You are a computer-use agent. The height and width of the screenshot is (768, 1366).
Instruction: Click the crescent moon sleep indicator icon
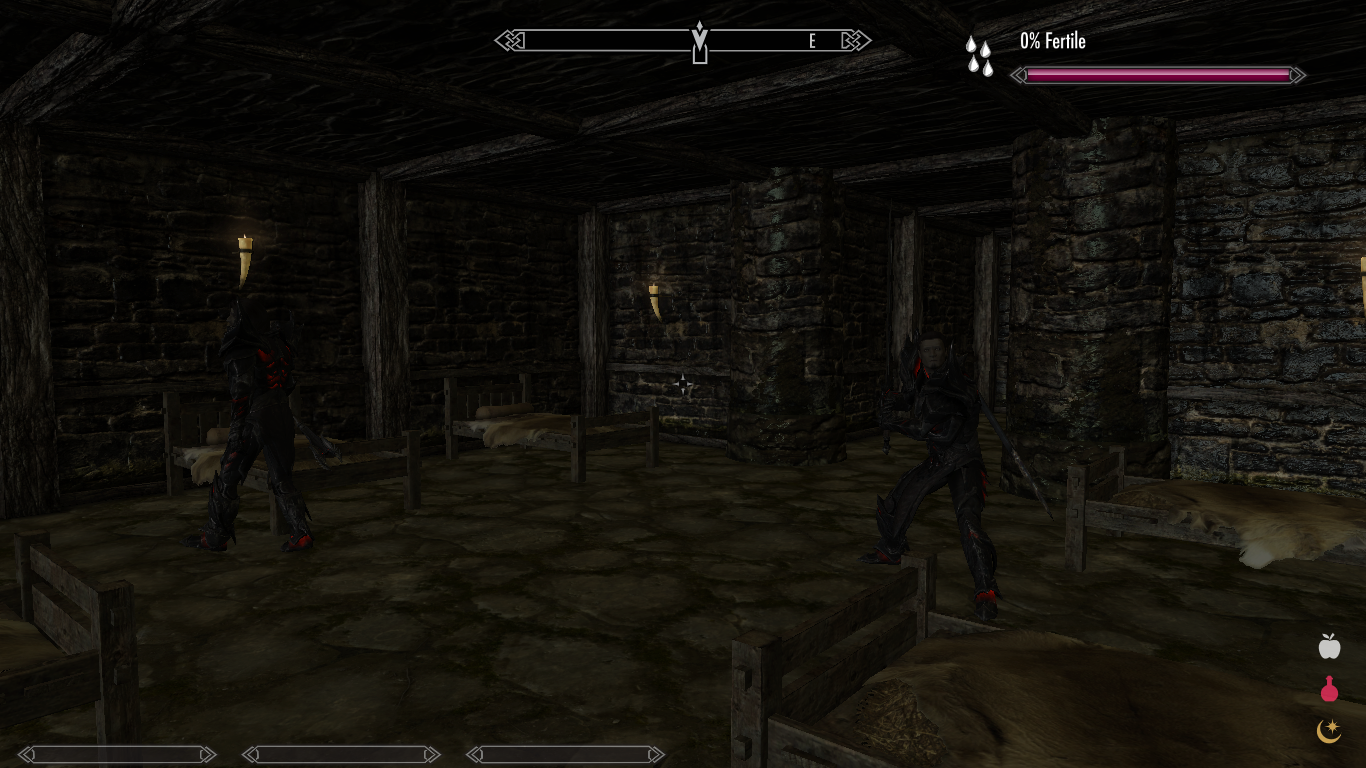pyautogui.click(x=1328, y=731)
